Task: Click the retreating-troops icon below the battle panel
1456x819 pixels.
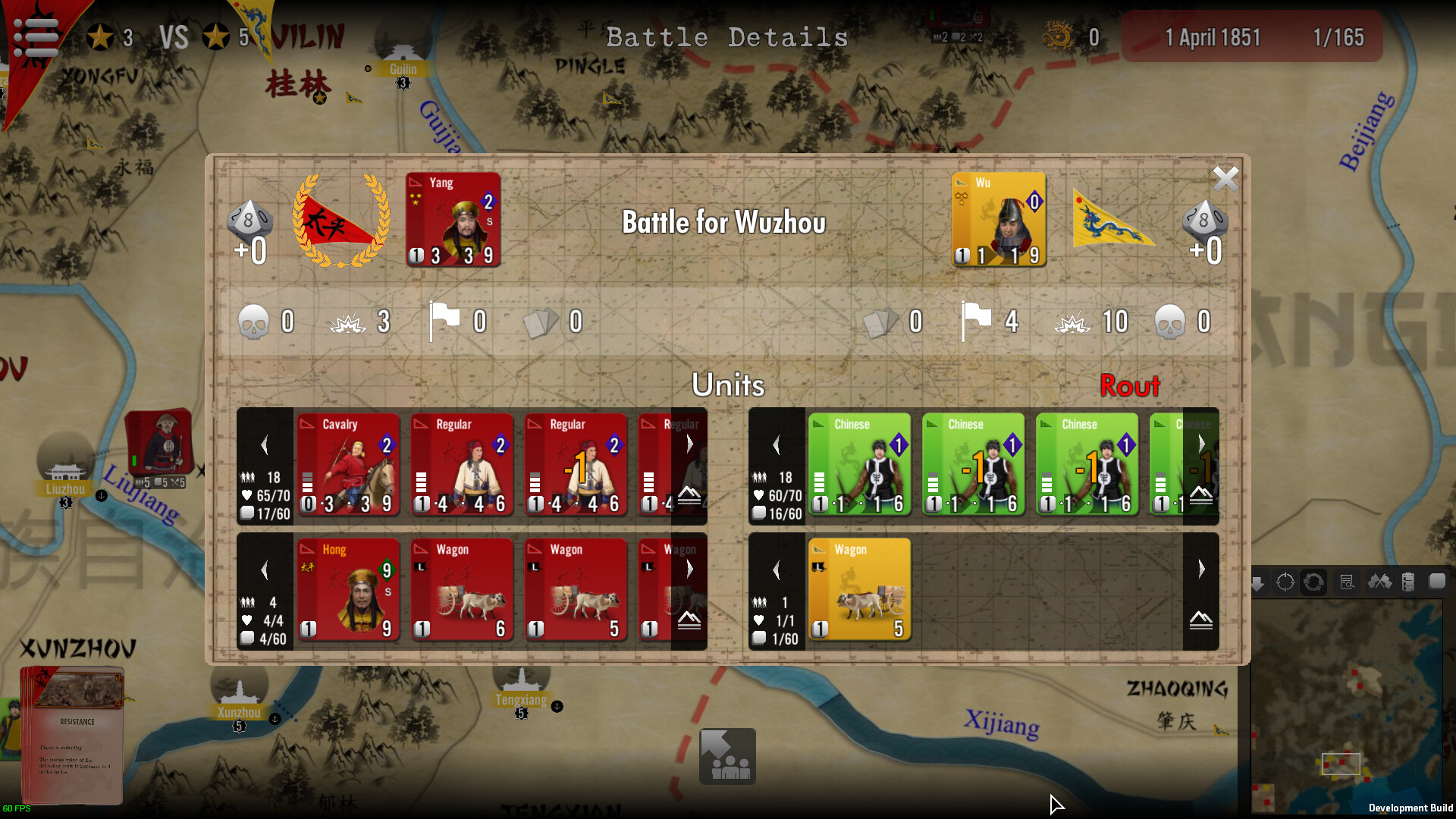Action: (727, 755)
